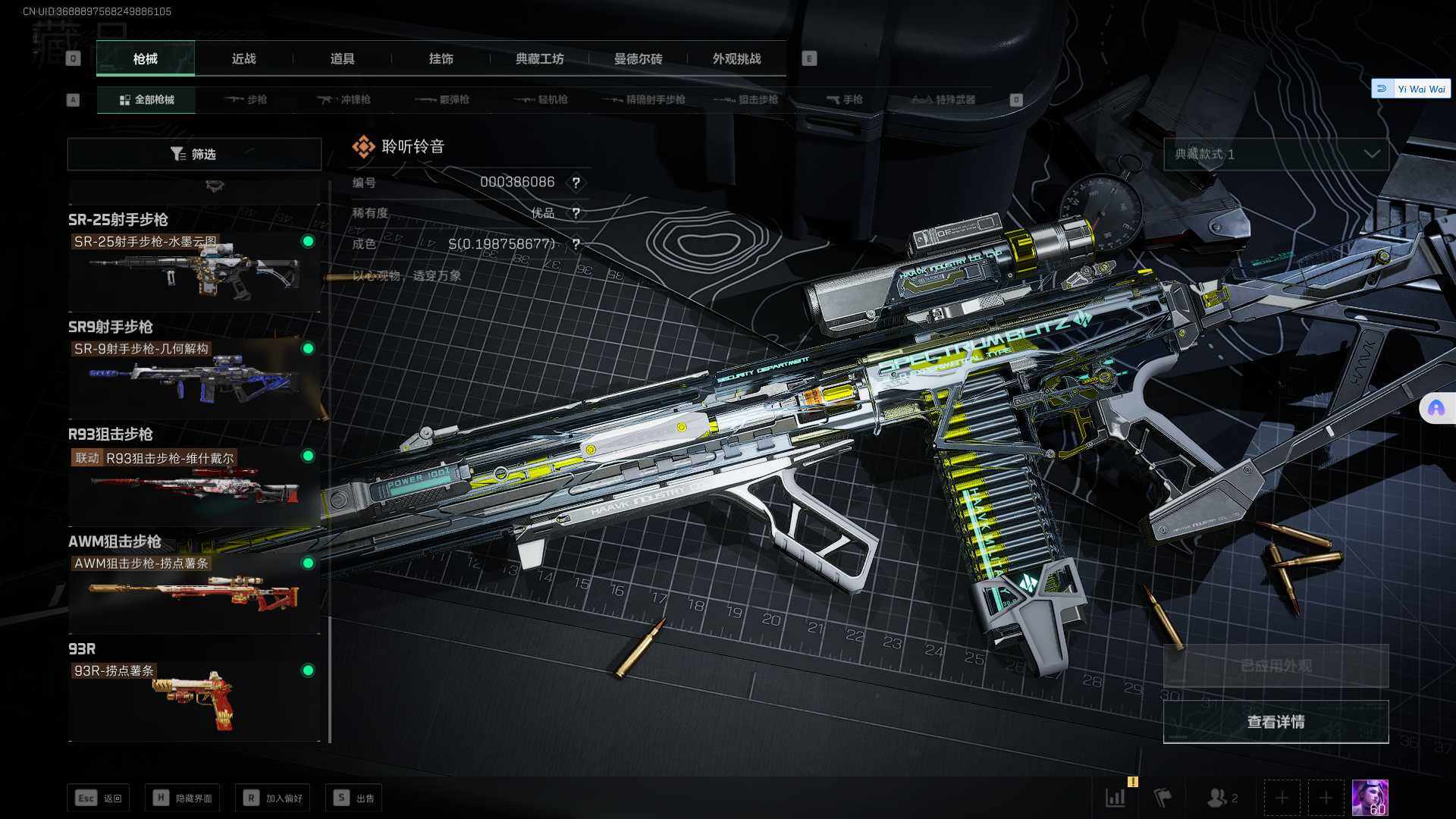Filter weapons by 冲锋枪 submachine guns
The width and height of the screenshot is (1456, 819).
[x=344, y=99]
